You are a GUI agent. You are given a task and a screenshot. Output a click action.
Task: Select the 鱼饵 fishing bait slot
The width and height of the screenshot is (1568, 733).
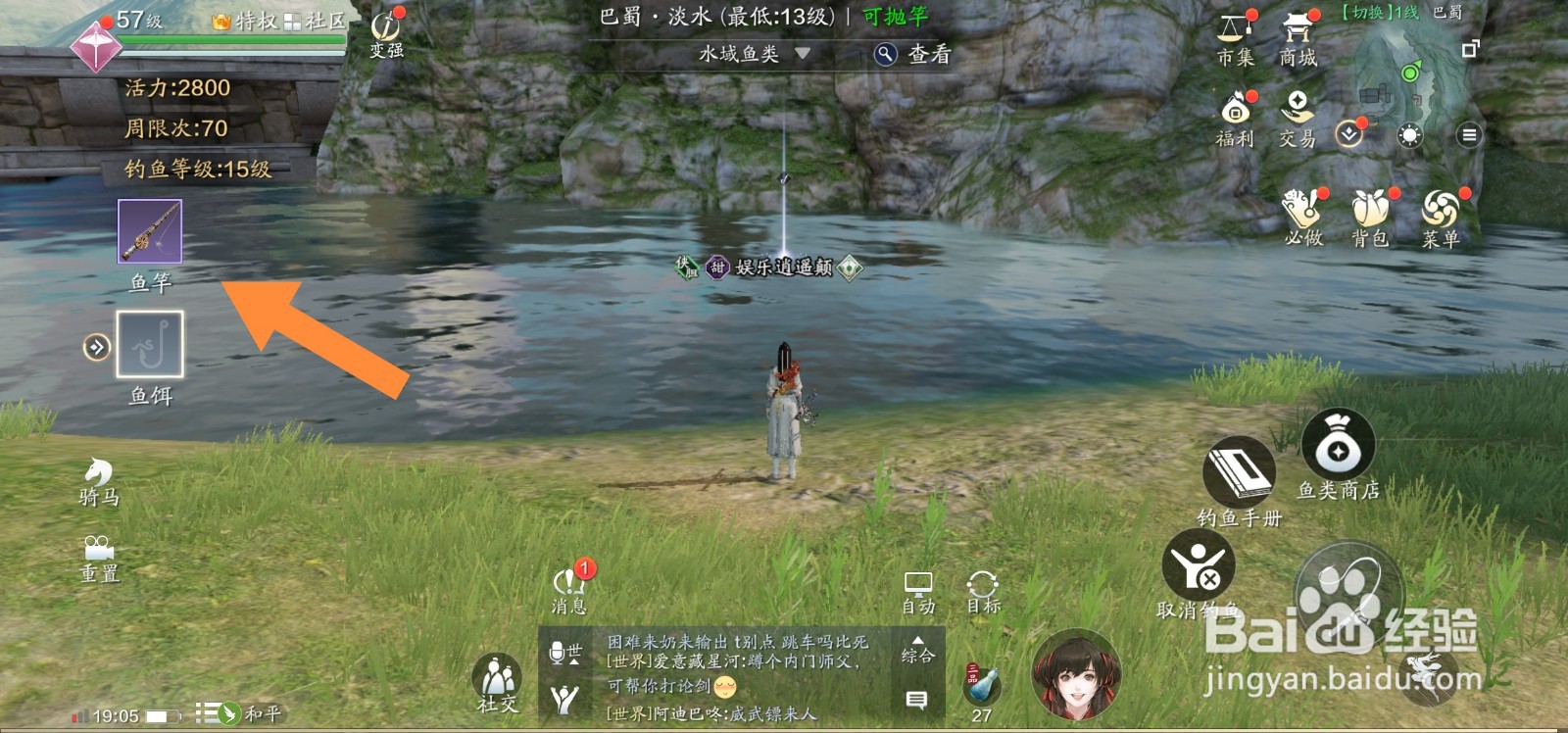point(149,345)
